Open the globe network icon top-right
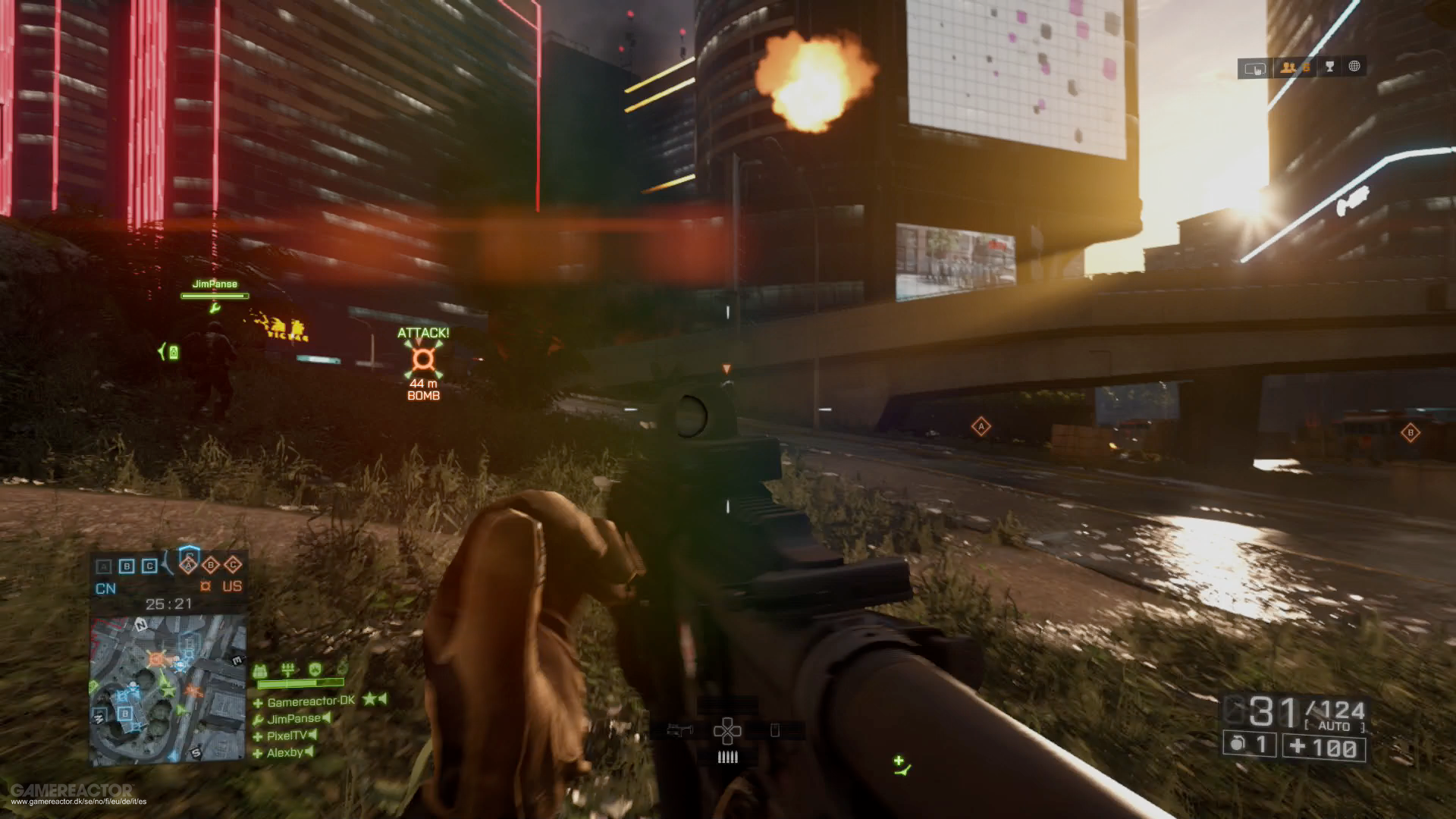The image size is (1456, 819). pyautogui.click(x=1355, y=67)
